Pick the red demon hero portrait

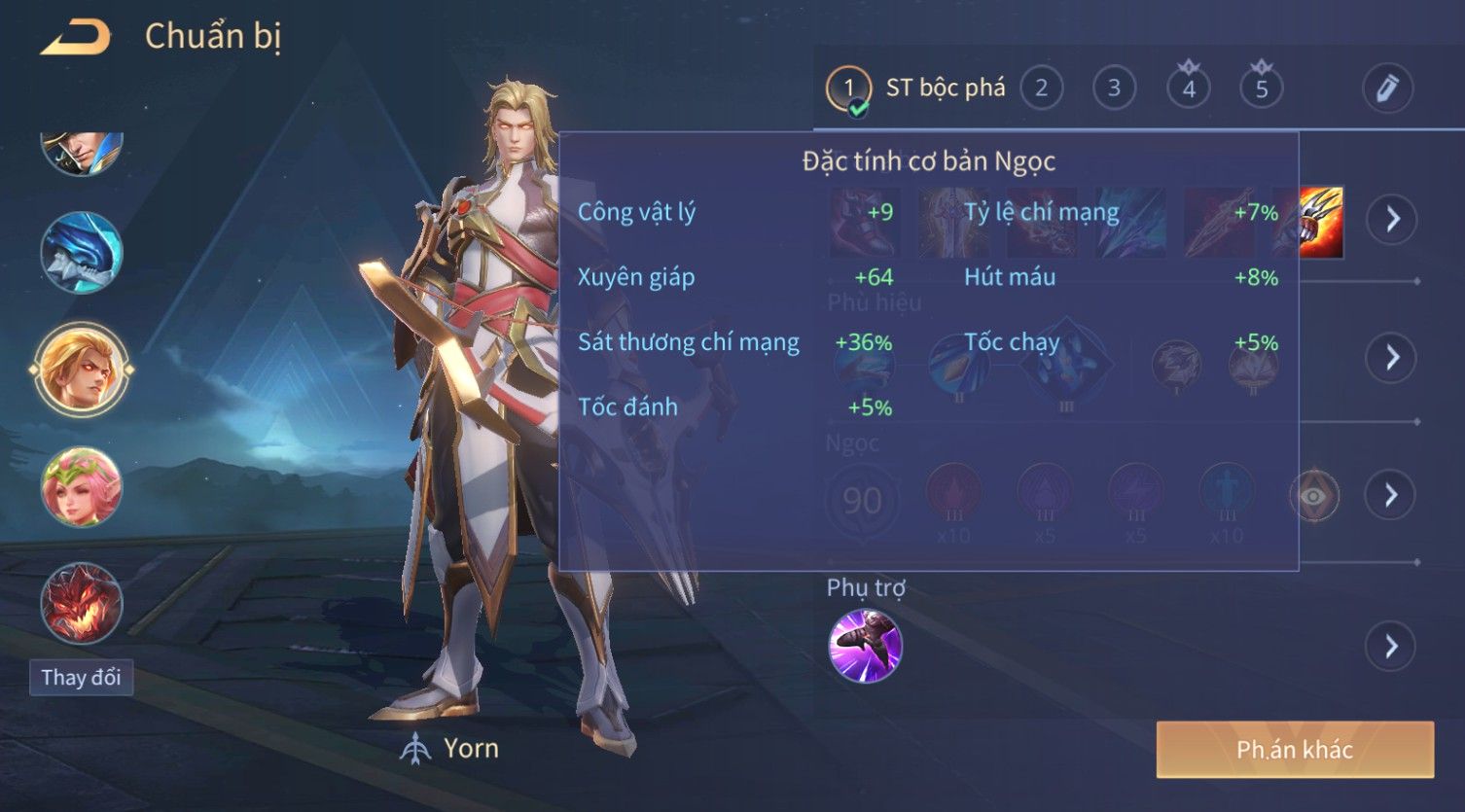(82, 603)
